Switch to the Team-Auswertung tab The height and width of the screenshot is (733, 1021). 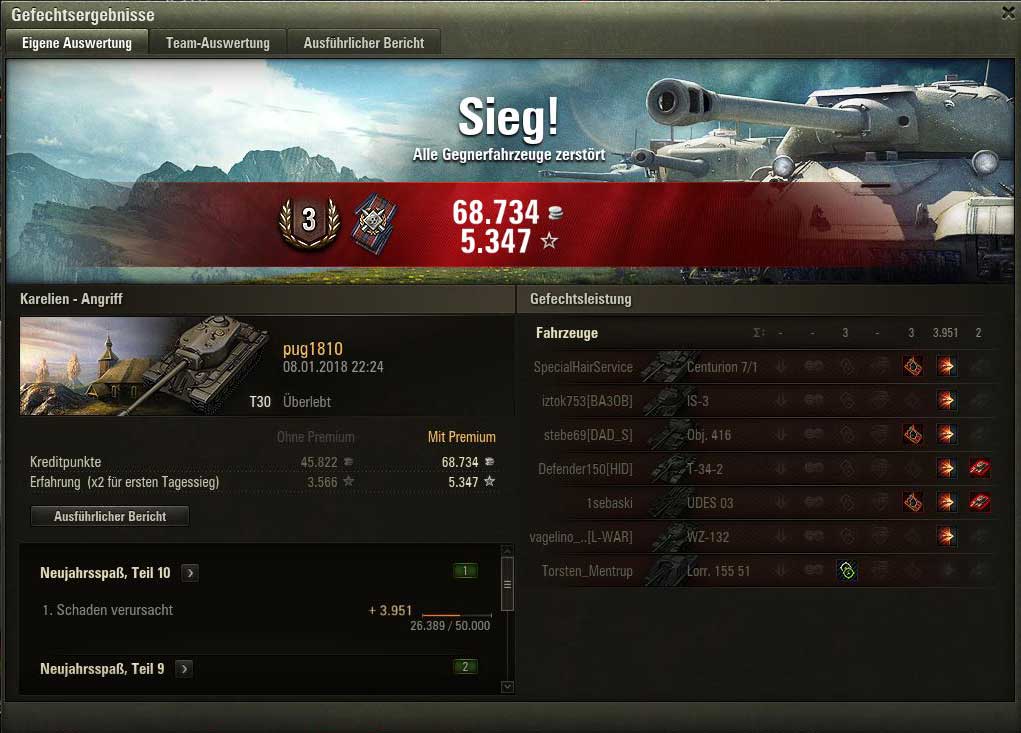218,43
